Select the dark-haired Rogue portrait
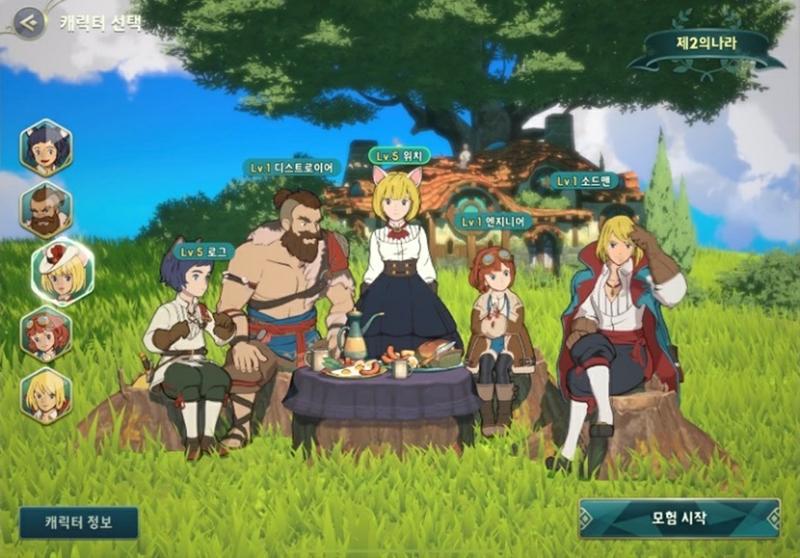Viewport: 800px width, 558px height. point(46,147)
